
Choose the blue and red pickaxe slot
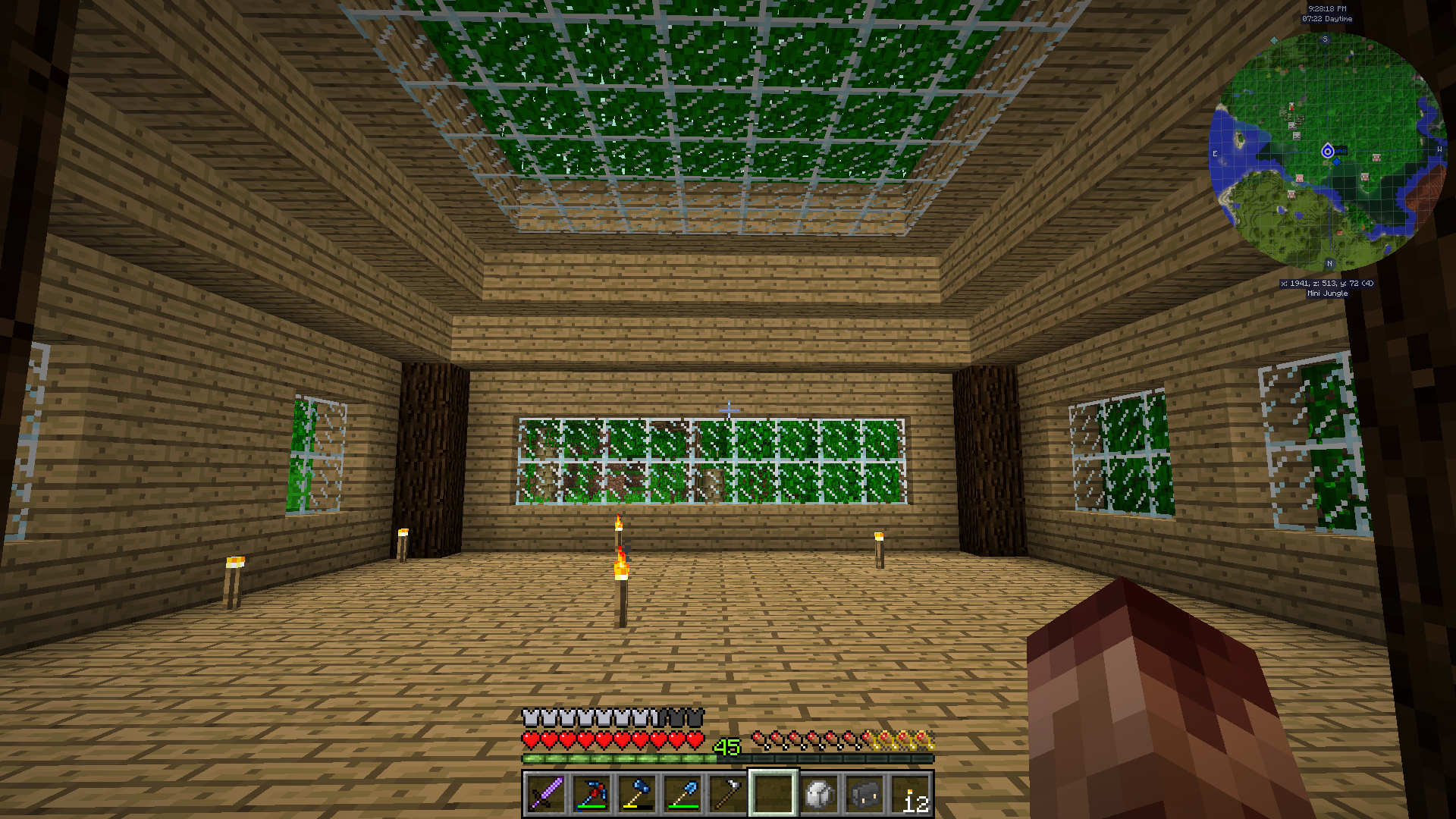coord(591,794)
